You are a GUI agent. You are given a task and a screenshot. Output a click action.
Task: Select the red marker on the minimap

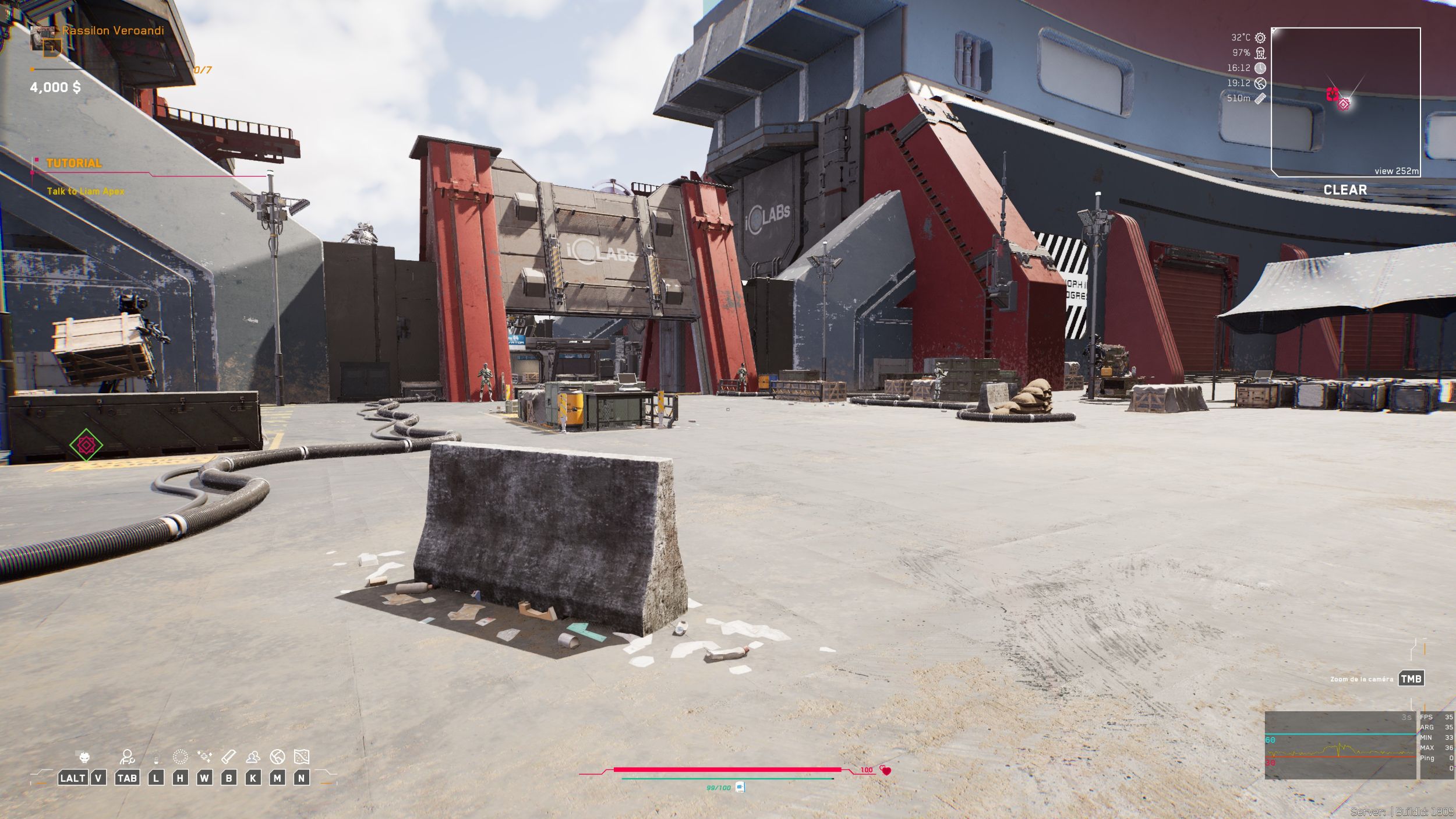pos(1332,94)
